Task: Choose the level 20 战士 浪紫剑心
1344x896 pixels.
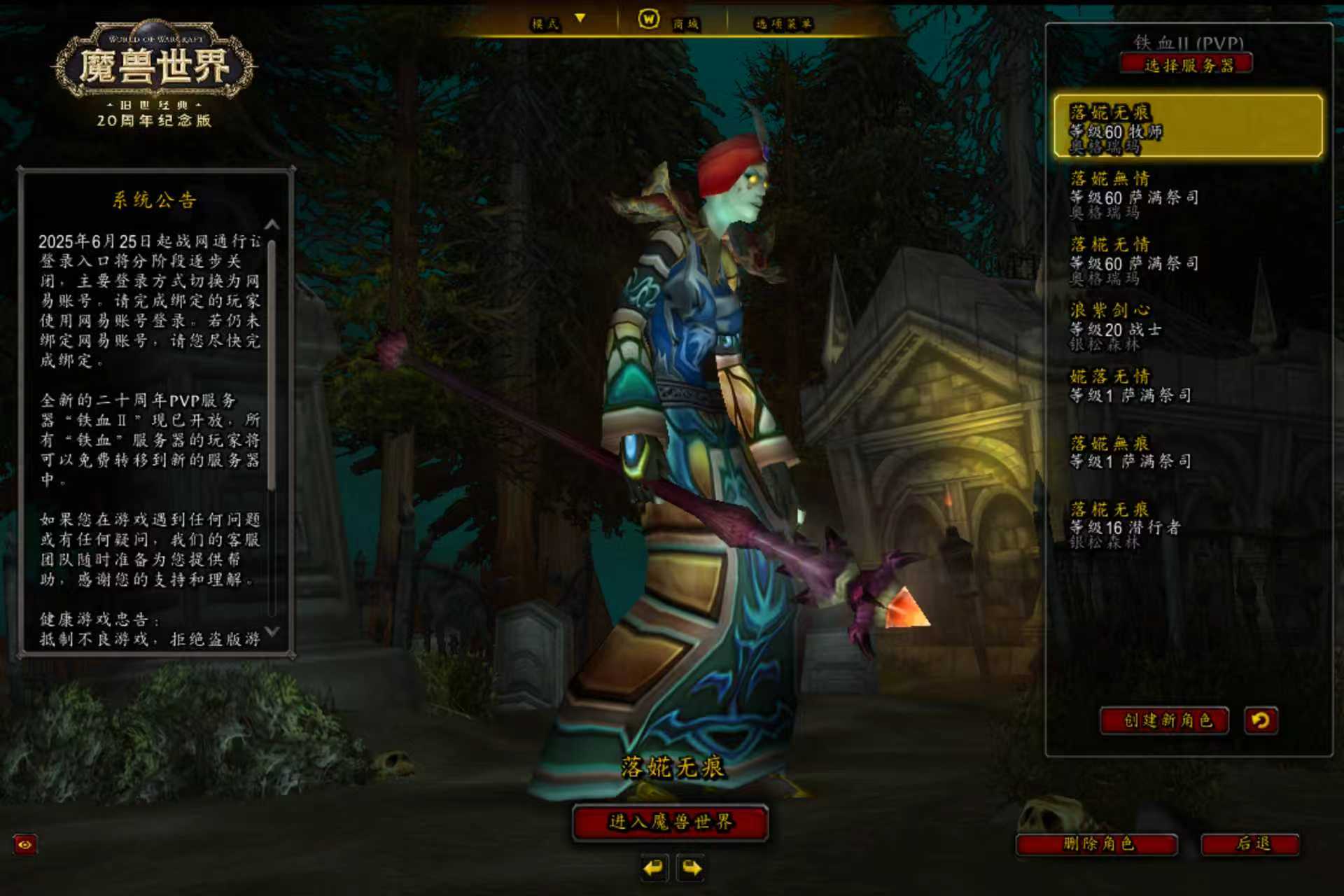Action: [x=1187, y=326]
